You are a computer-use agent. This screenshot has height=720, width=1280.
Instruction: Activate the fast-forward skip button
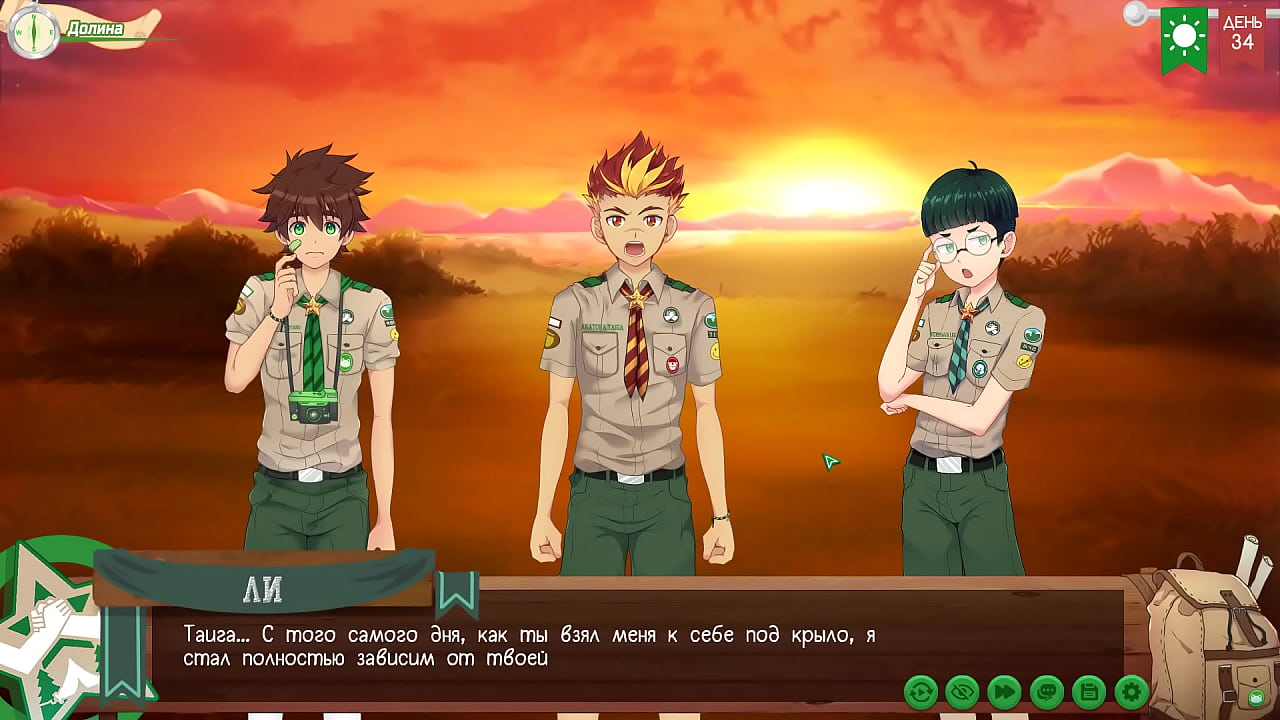click(1004, 691)
